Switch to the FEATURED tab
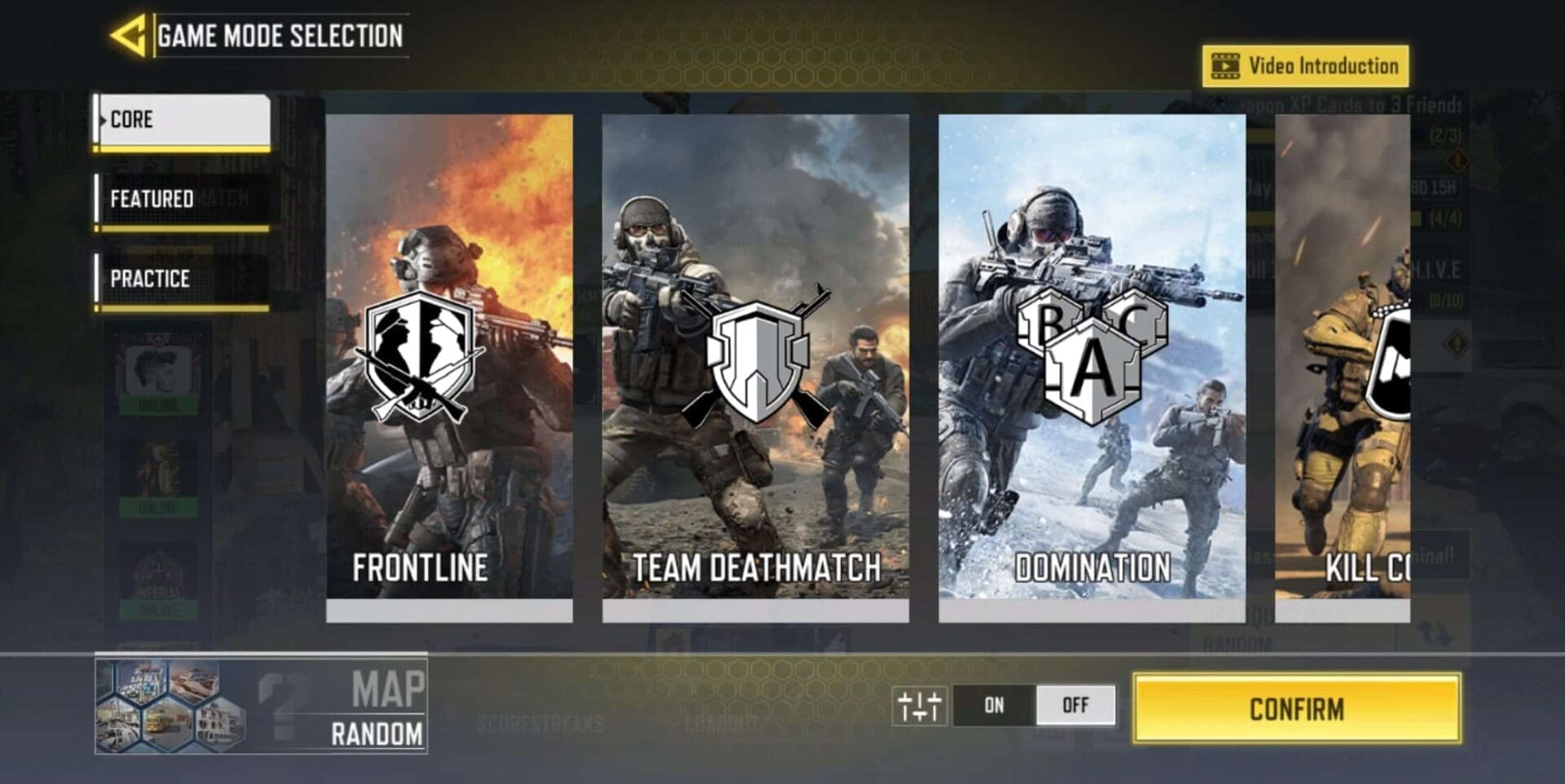 pos(183,199)
